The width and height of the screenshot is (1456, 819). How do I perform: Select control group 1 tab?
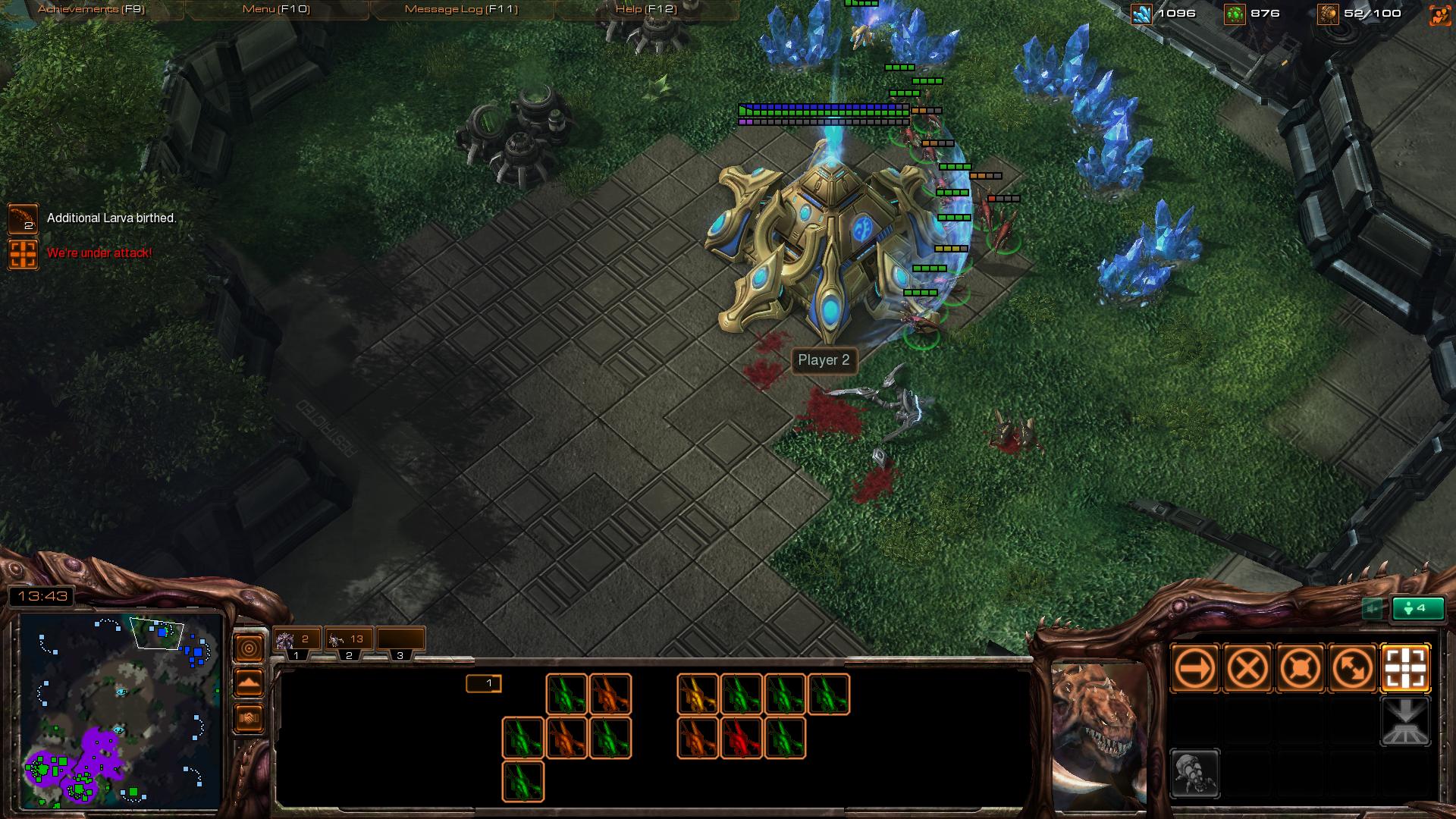297,641
